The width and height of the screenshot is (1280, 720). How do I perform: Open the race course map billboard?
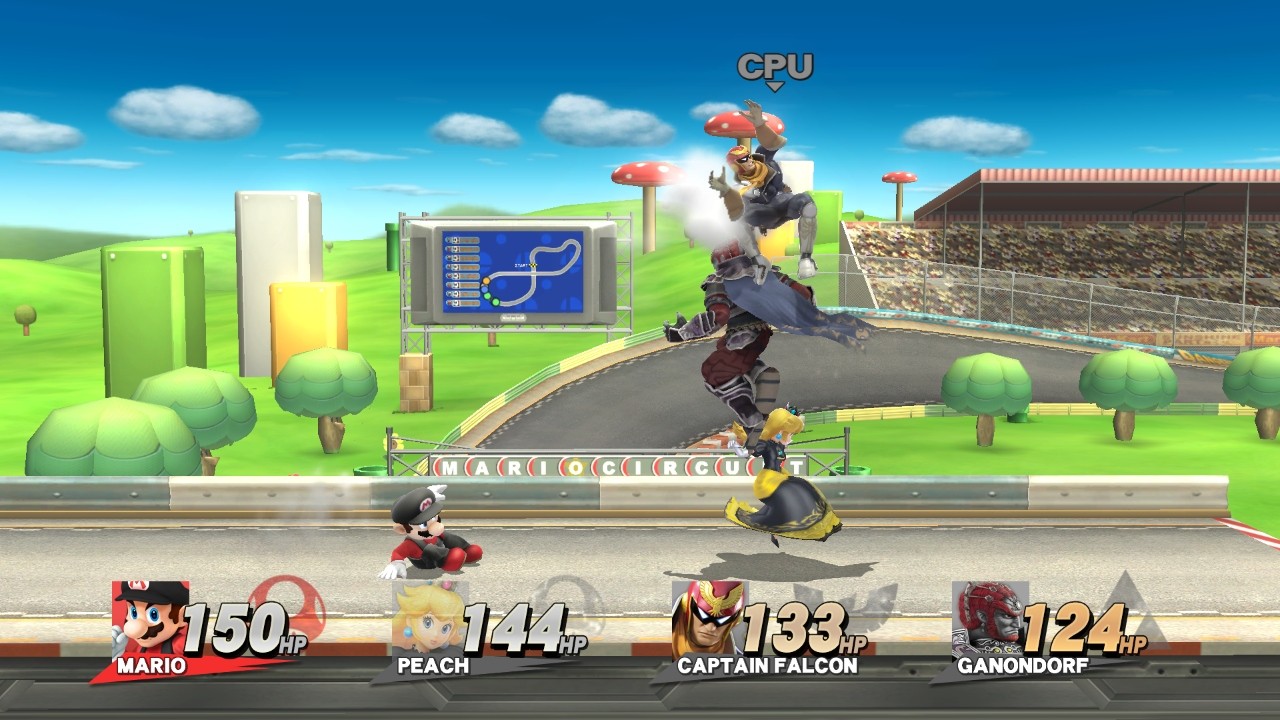[515, 273]
